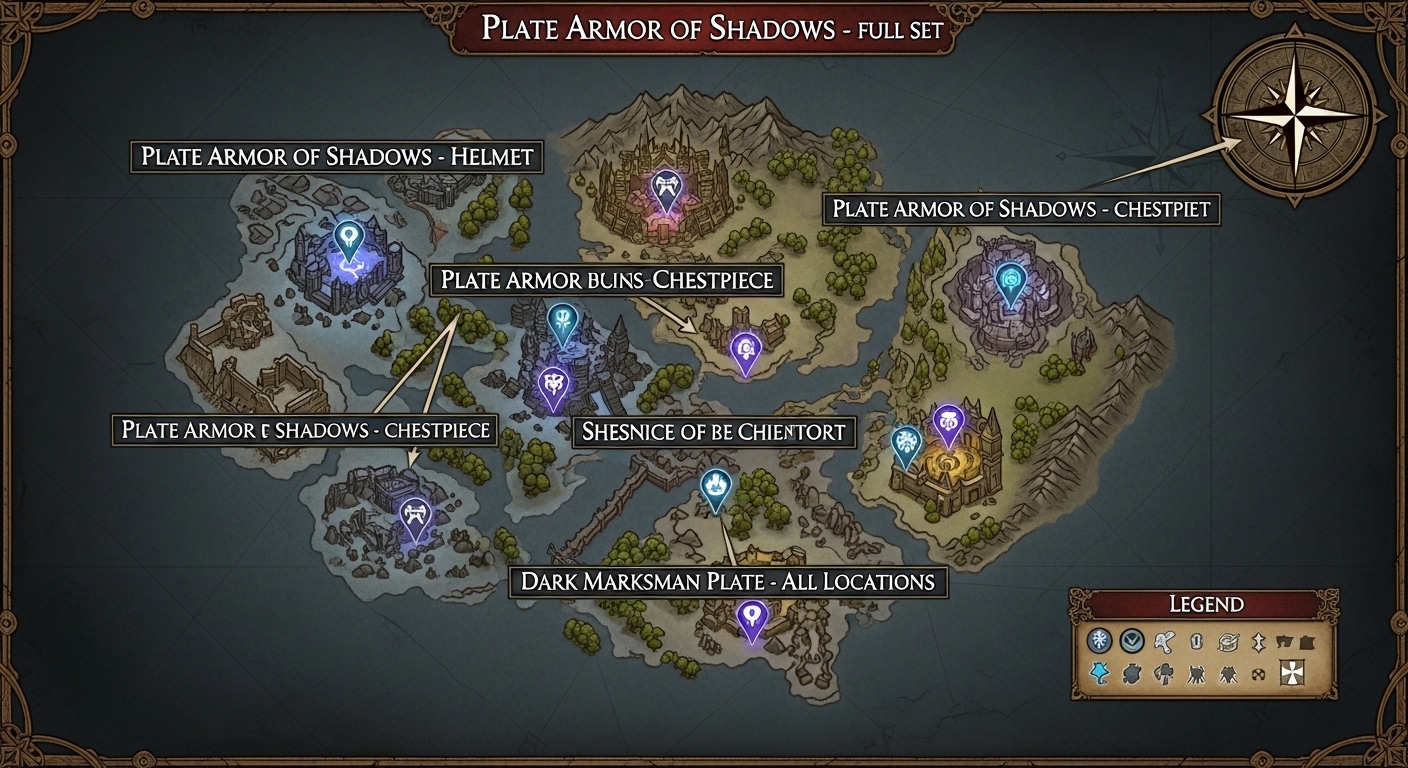Select the cyan rune marker beside the golden arena
This screenshot has width=1408, height=768.
(908, 440)
